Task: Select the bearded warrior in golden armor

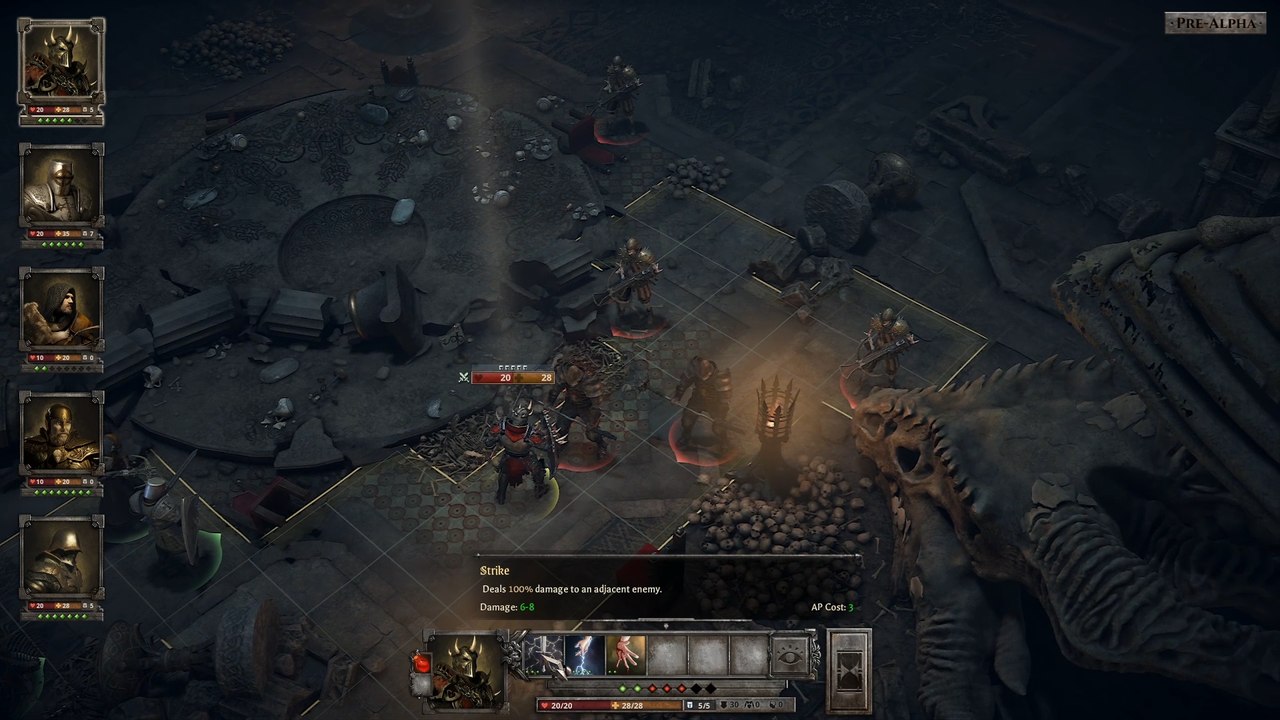Action: (61, 433)
